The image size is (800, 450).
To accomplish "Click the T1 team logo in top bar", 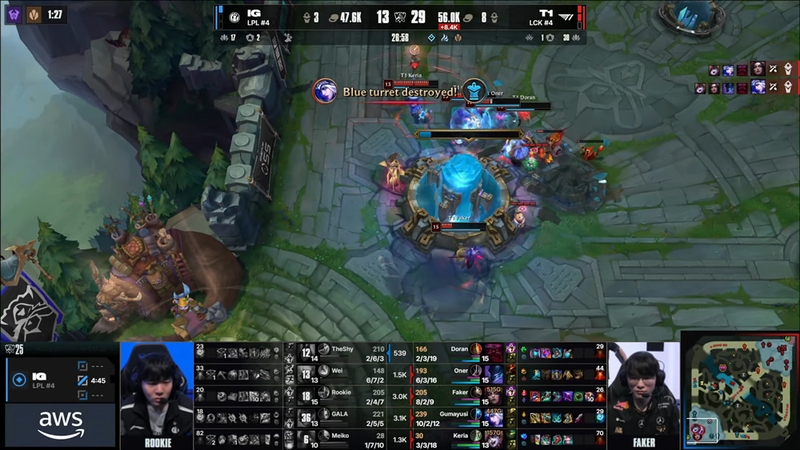I will (566, 17).
